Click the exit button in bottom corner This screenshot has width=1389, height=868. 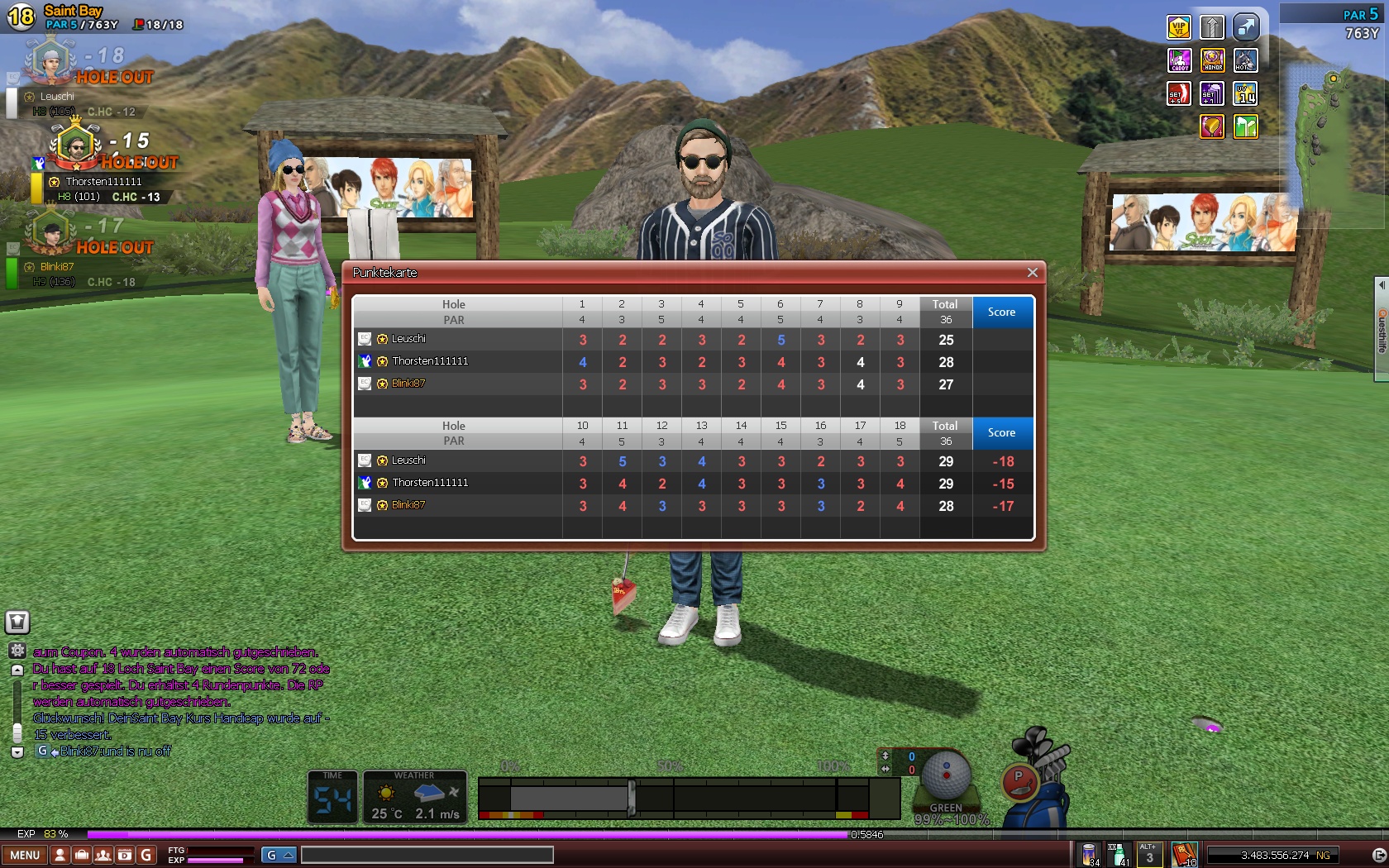(x=1378, y=856)
